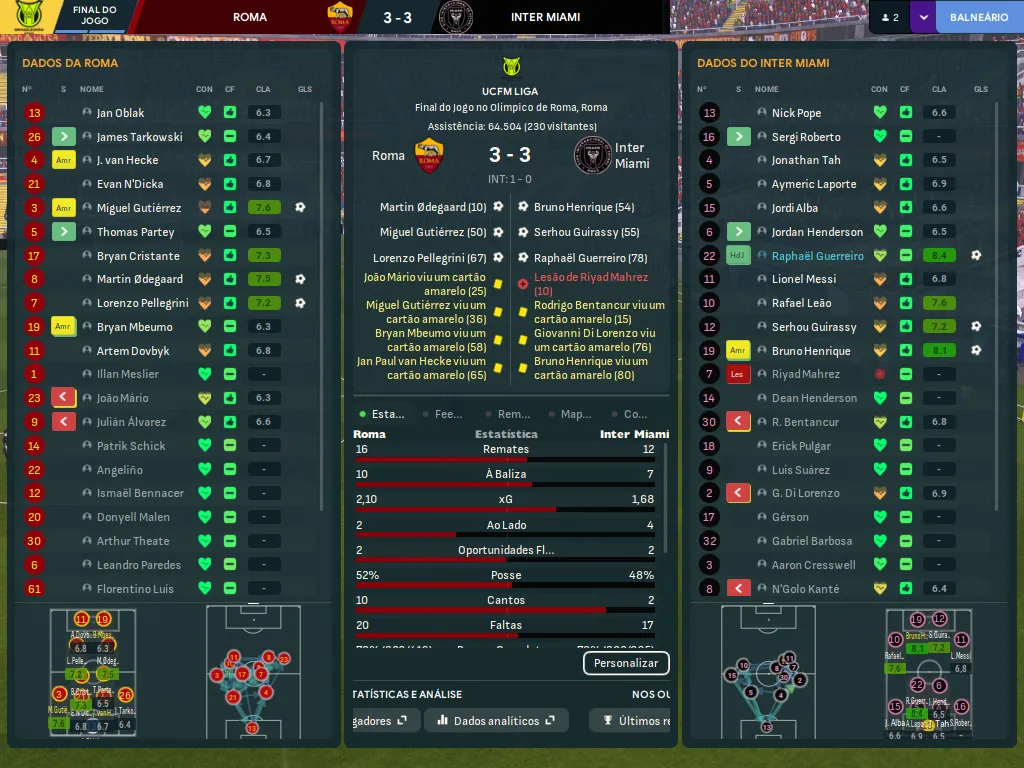Image resolution: width=1024 pixels, height=768 pixels.
Task: Open Miguel Gutiérrez's player row
Action: [139, 208]
